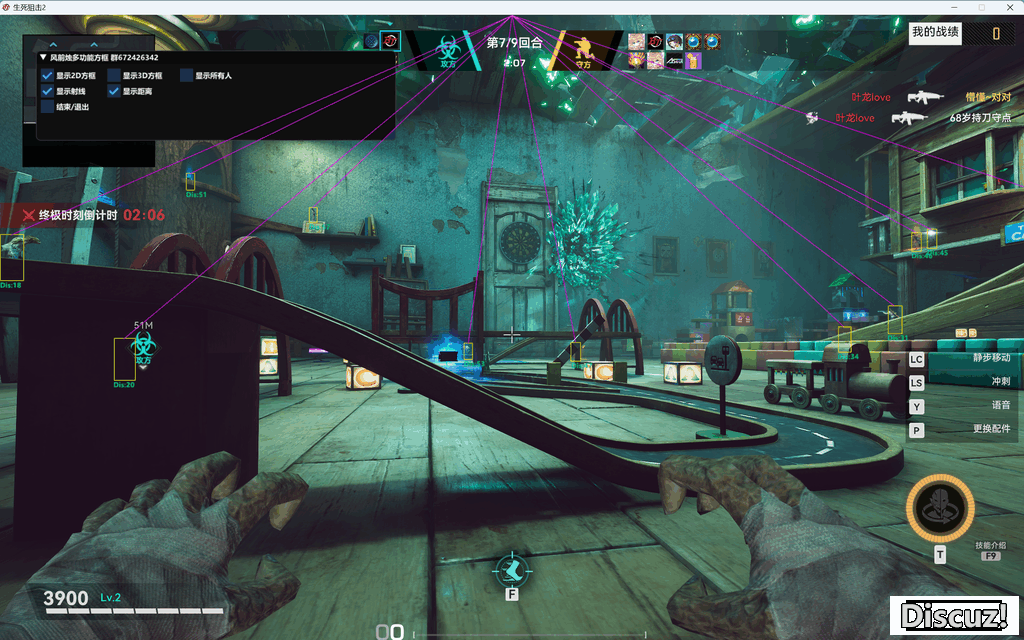
Task: Click the 攻方 biohazard team emblem
Action: tap(447, 48)
